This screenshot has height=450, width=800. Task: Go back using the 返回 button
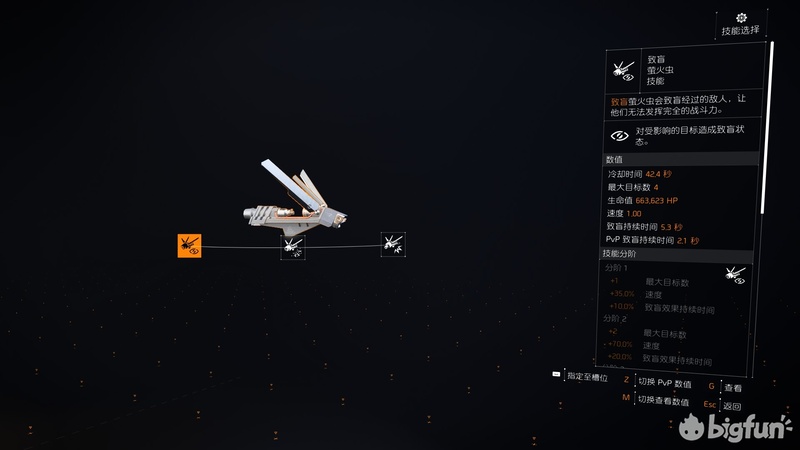(x=732, y=406)
